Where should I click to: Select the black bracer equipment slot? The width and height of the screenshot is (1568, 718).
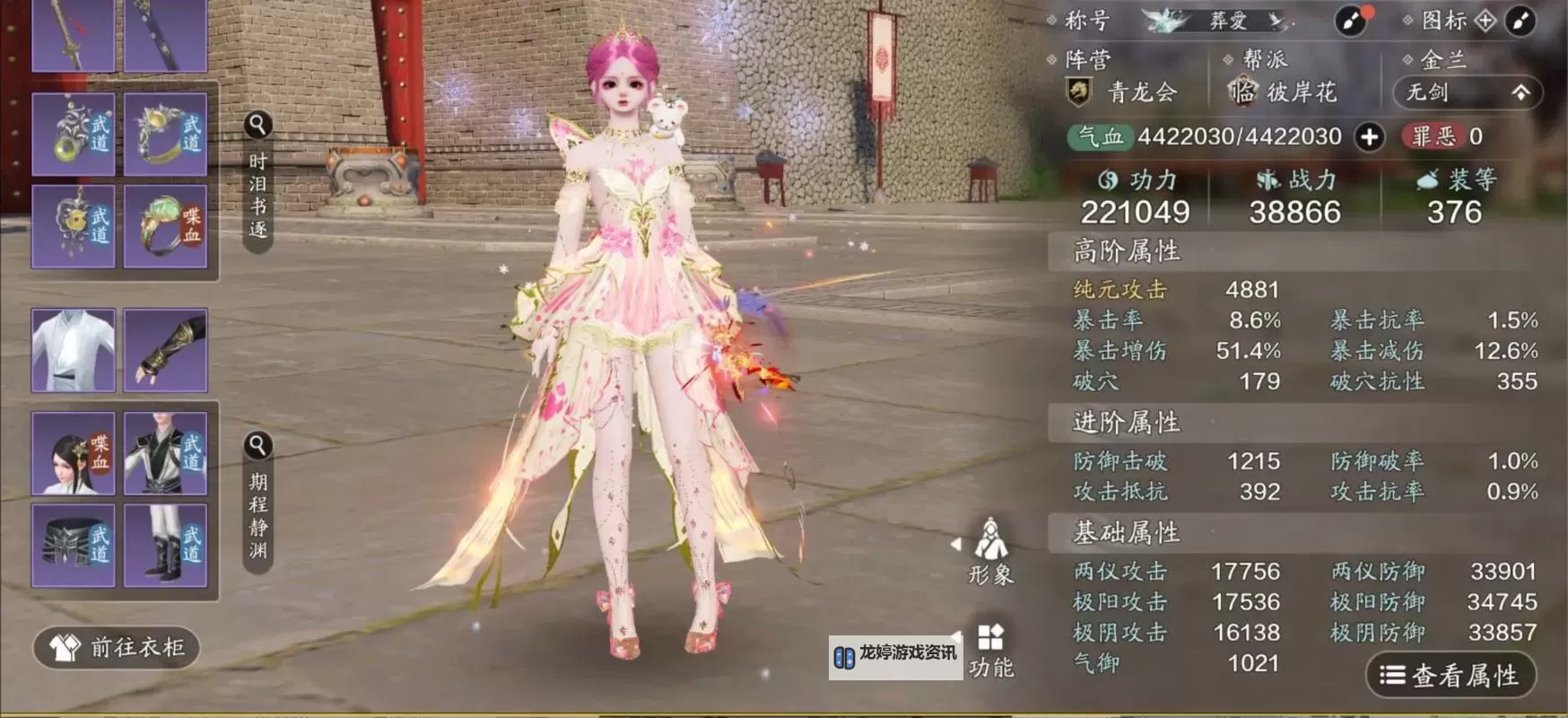pos(166,350)
